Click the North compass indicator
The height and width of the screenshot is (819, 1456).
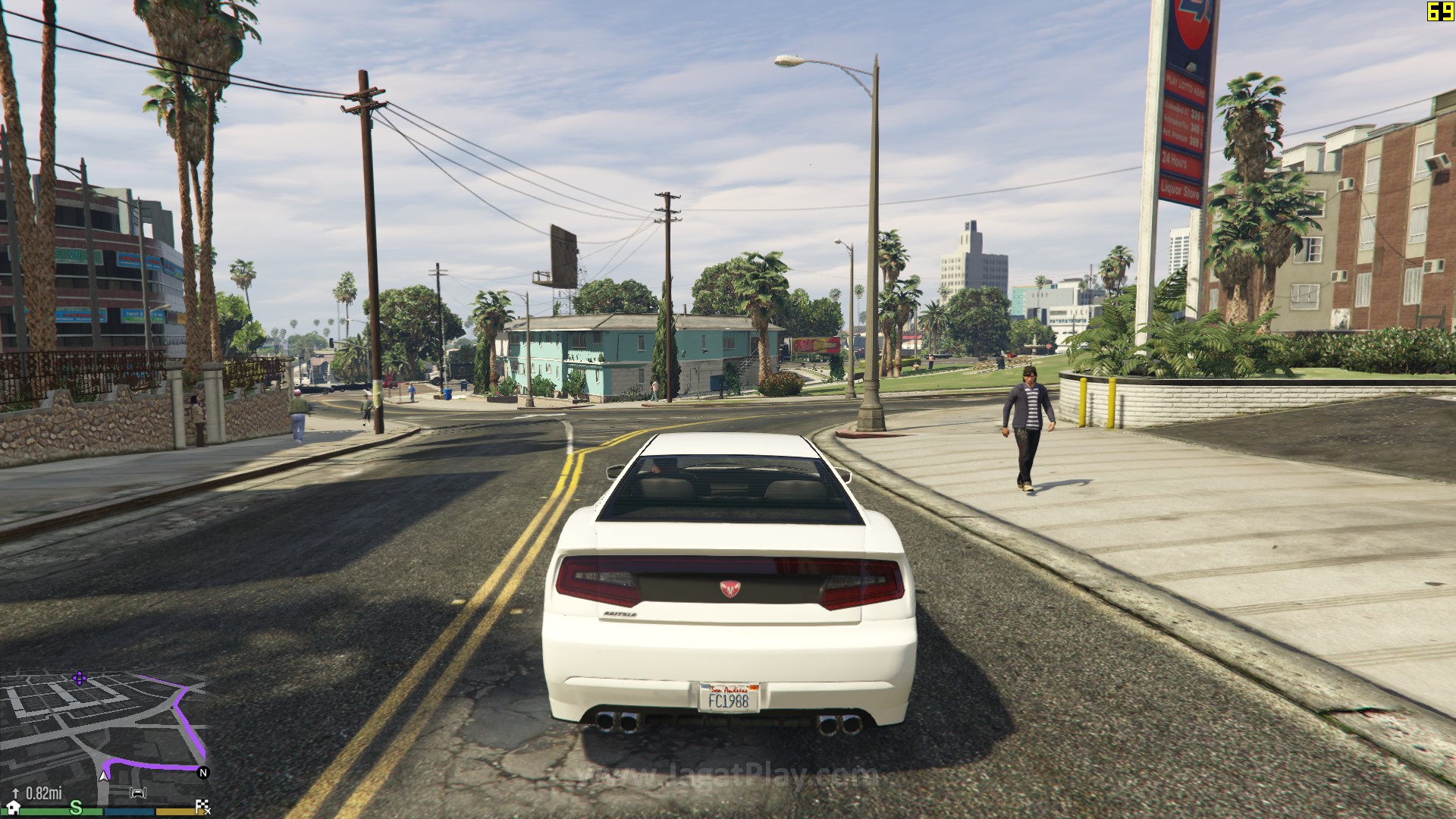pyautogui.click(x=203, y=773)
